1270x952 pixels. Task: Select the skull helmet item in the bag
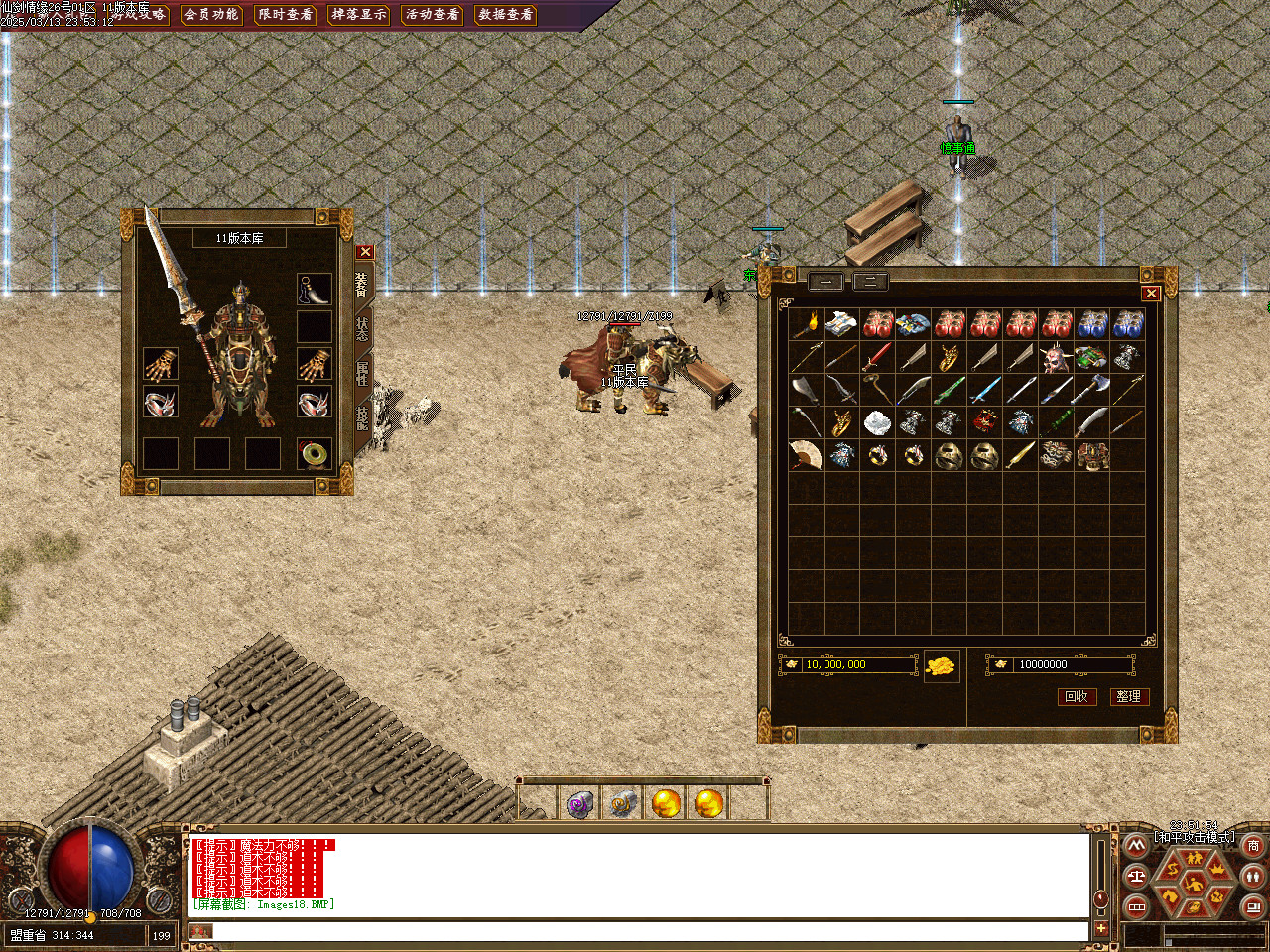(x=1056, y=357)
